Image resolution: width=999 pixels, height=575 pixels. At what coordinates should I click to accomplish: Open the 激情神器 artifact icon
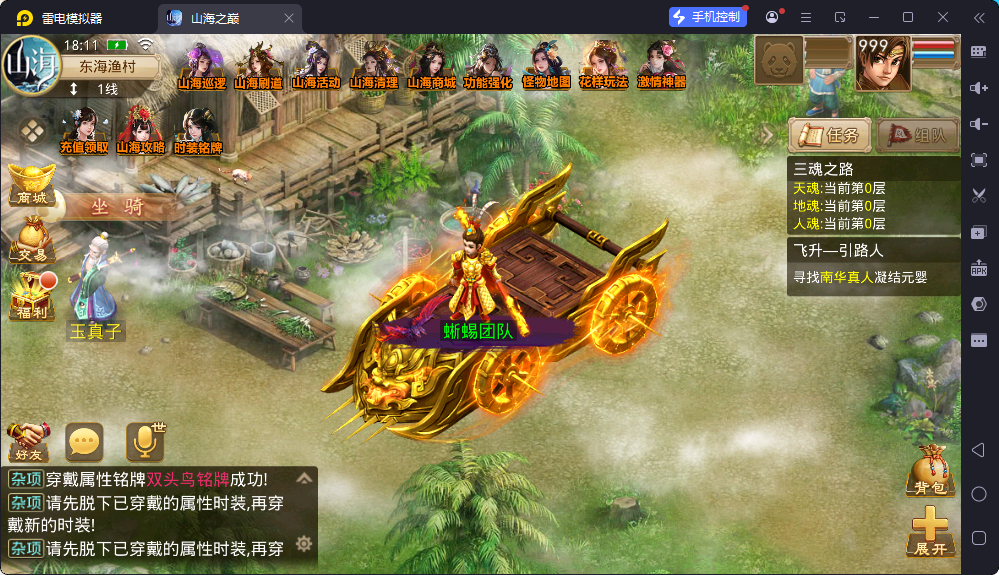click(x=662, y=67)
